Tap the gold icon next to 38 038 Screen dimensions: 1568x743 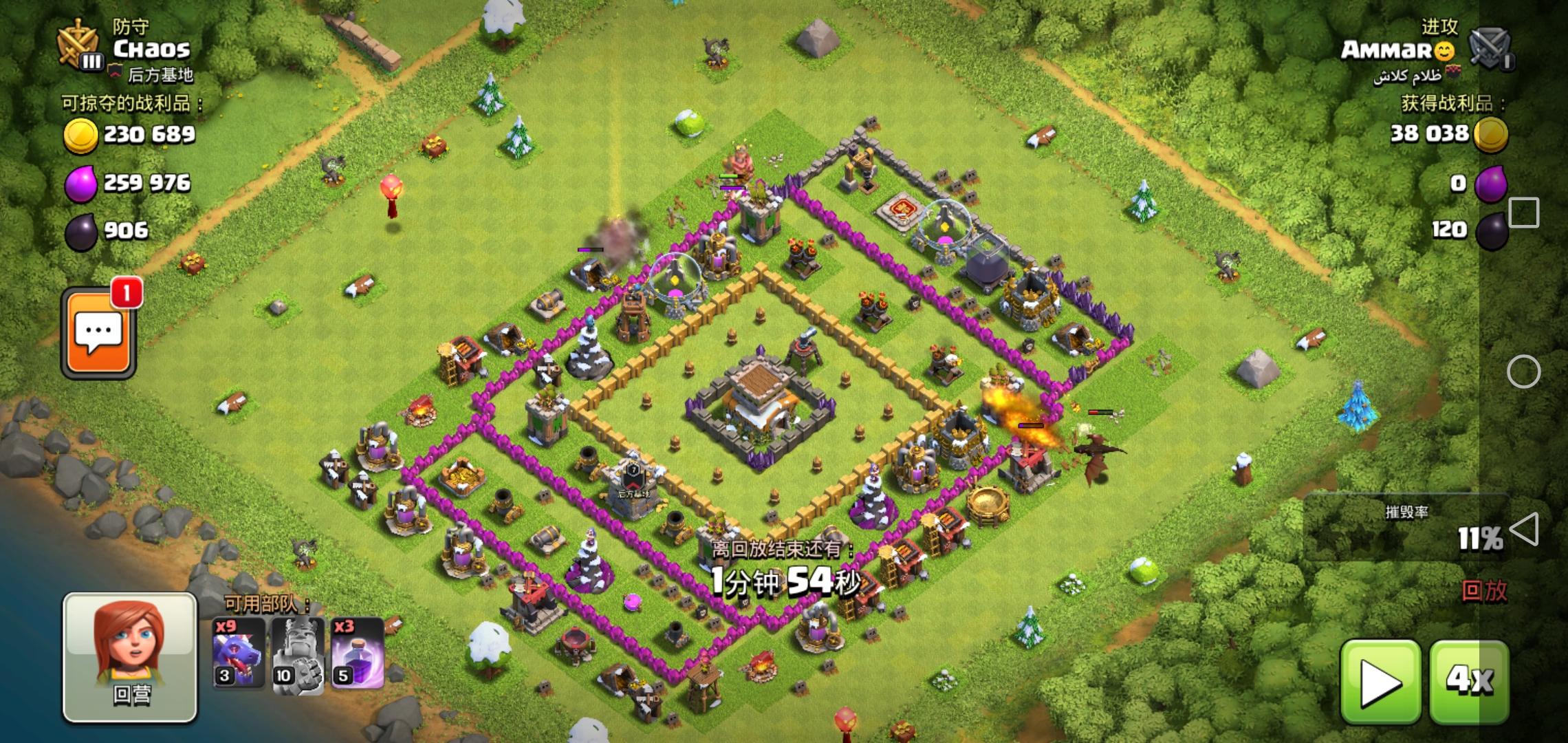pyautogui.click(x=1492, y=137)
